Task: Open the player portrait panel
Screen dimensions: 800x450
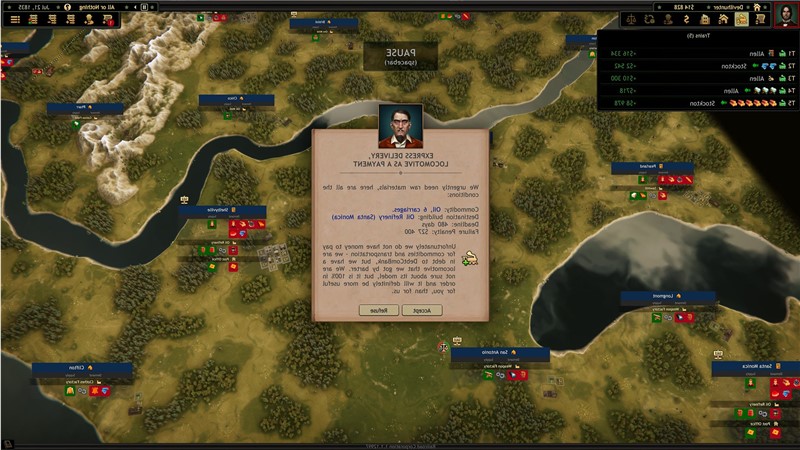Action: click(786, 12)
